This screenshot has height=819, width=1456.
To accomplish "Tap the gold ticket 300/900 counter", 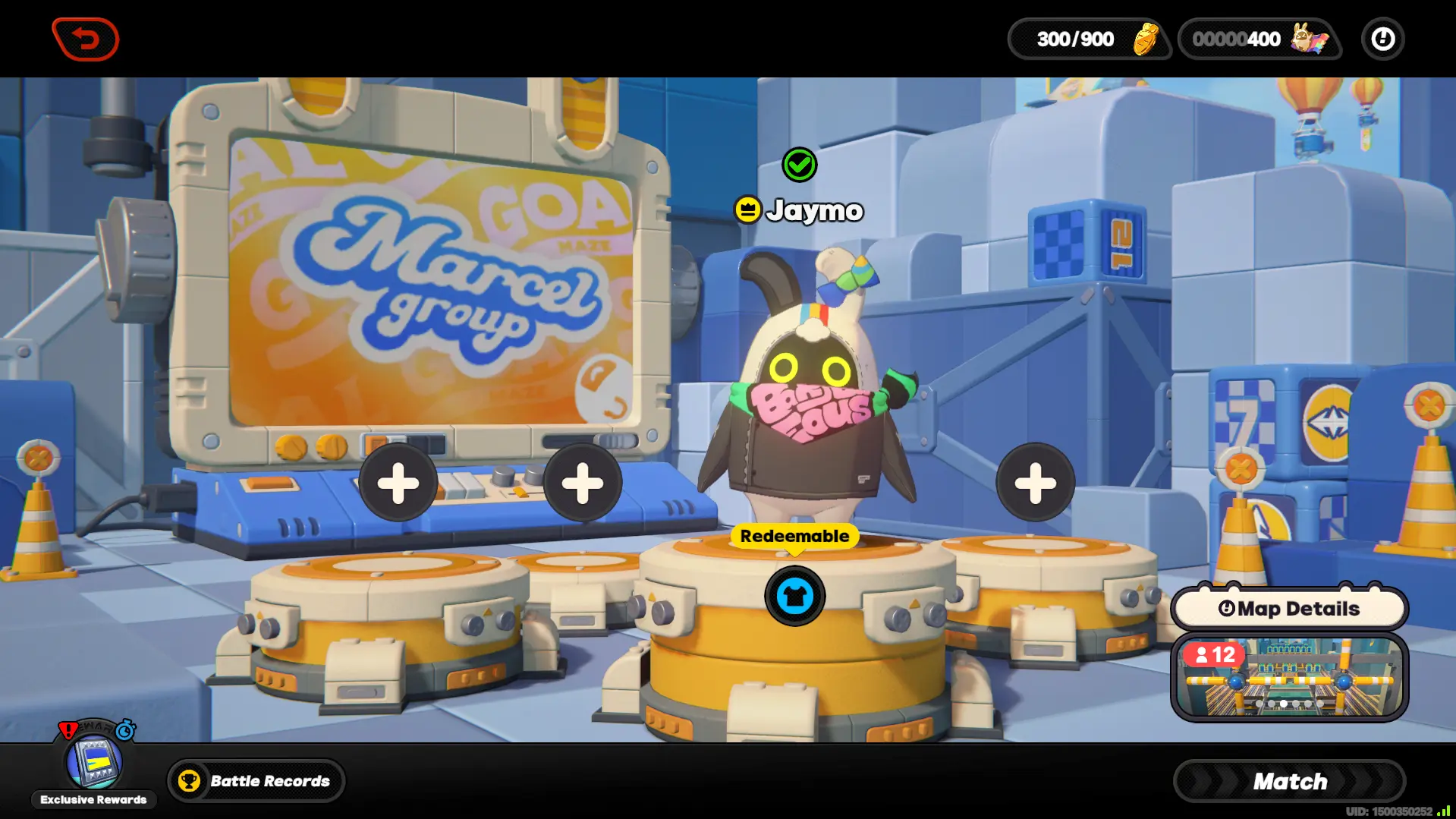I will [1090, 39].
